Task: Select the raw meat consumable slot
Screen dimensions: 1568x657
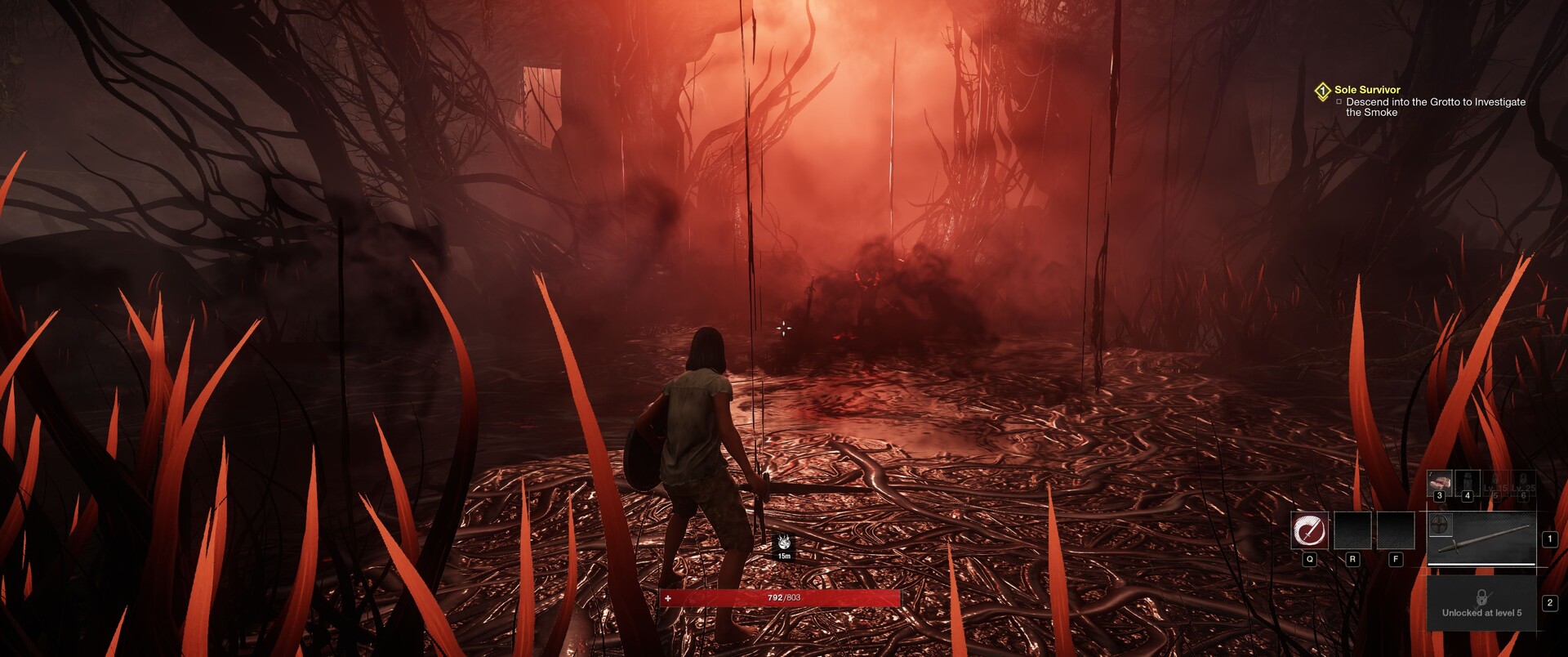Action: pyautogui.click(x=1439, y=483)
